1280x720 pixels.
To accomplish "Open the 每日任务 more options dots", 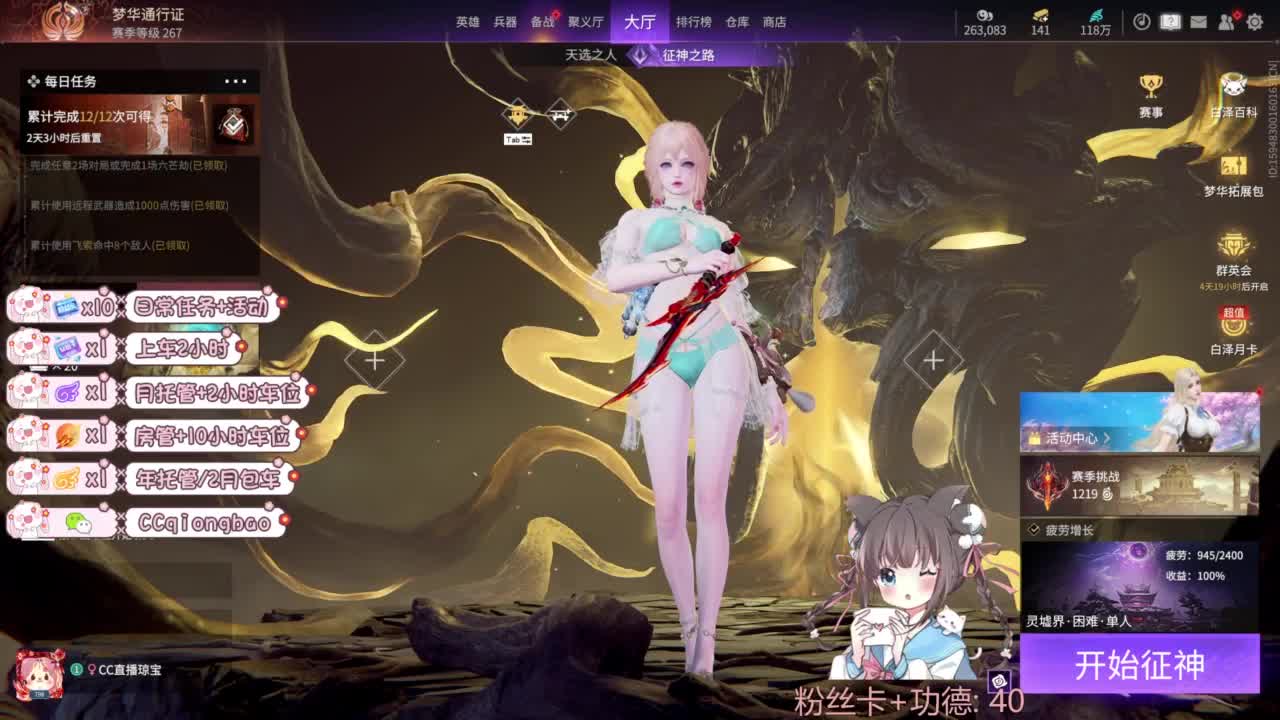I will (236, 81).
